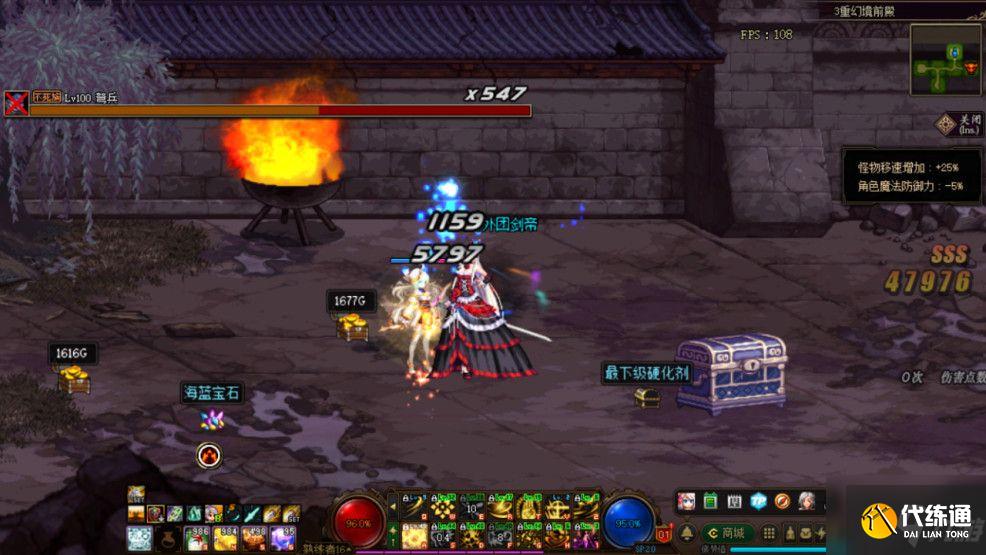This screenshot has height=555, width=986.
Task: Click the orange compass icon
Action: [x=782, y=501]
